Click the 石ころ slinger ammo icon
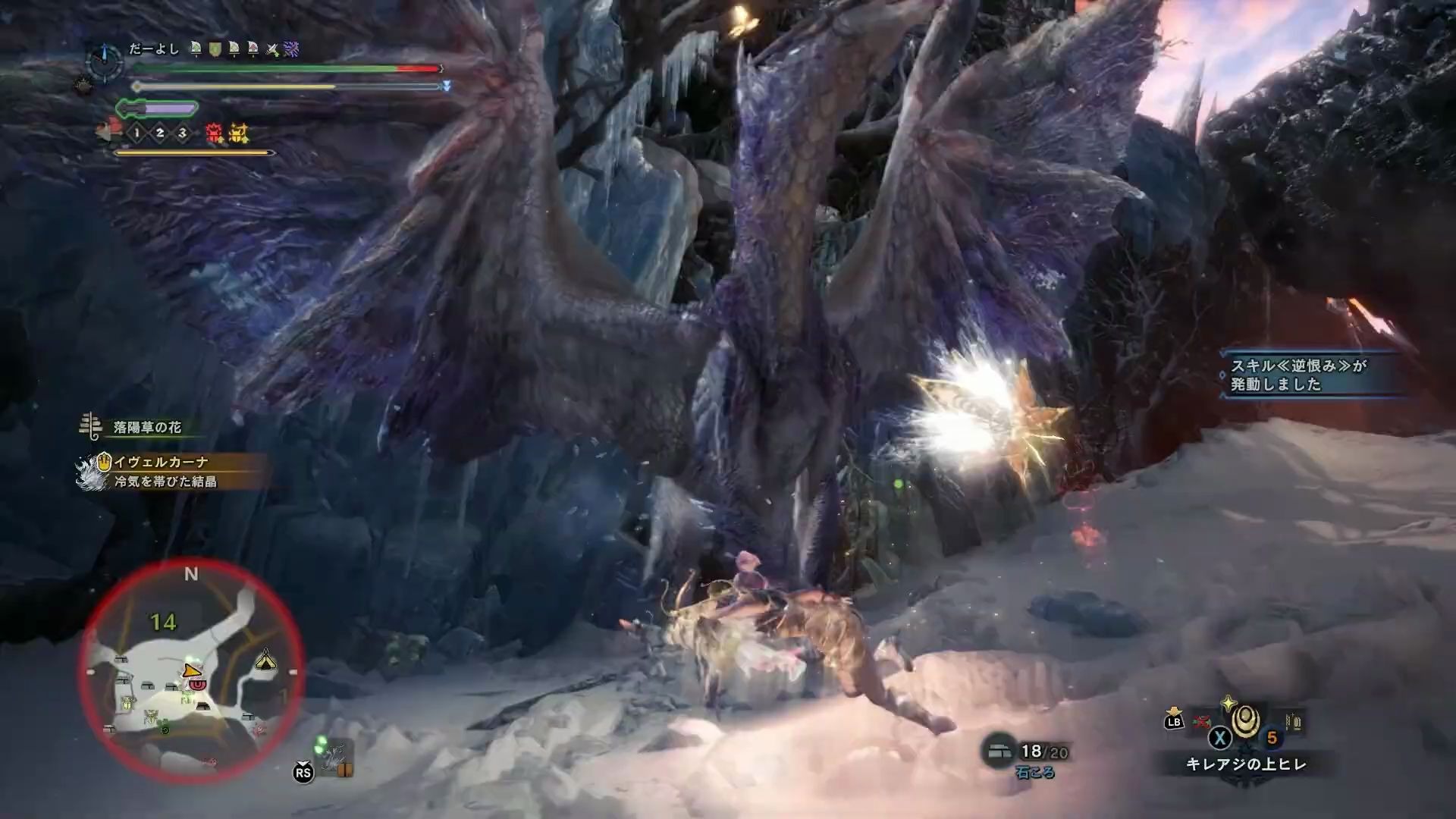The height and width of the screenshot is (819, 1456). 998,751
